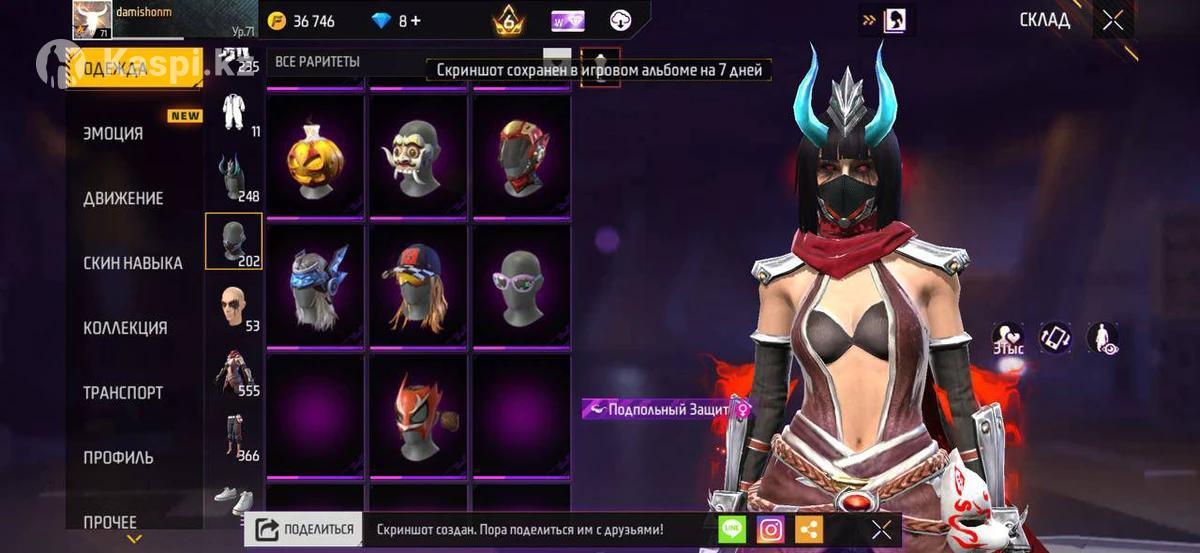Pick the blue bandana wig item
The image size is (1200, 553).
click(315, 285)
